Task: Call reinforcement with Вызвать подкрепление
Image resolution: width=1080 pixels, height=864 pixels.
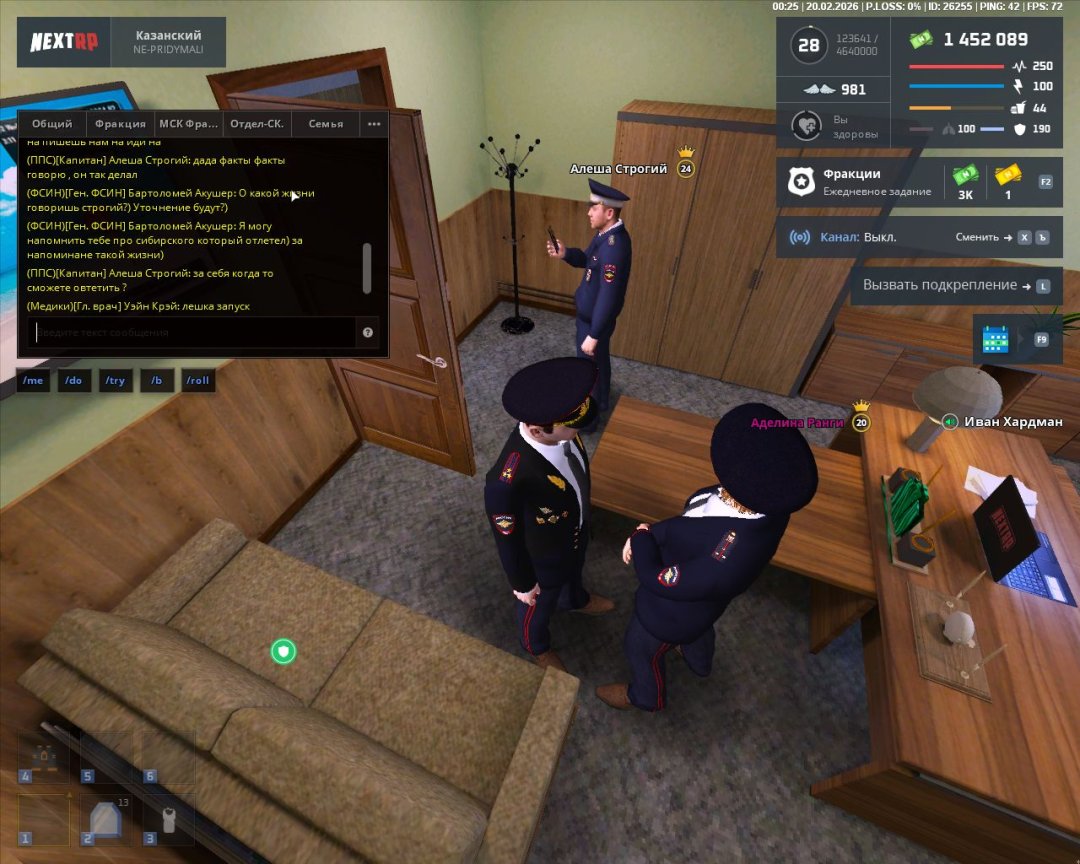Action: click(x=956, y=285)
